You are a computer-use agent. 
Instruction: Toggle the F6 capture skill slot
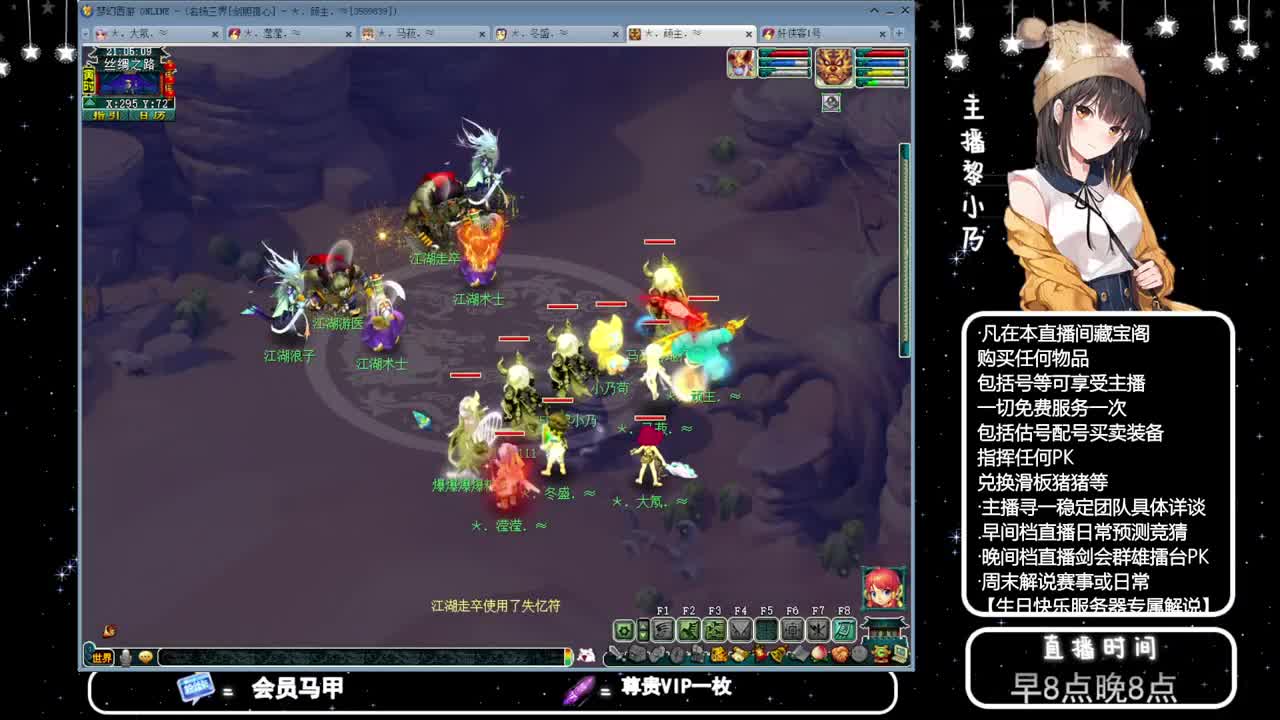click(x=792, y=630)
